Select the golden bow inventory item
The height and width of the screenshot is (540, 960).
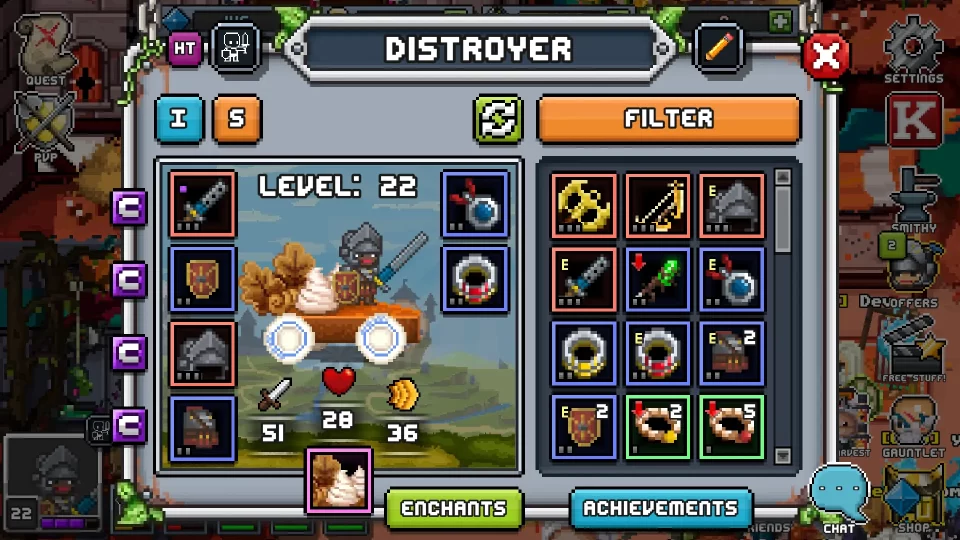[658, 205]
